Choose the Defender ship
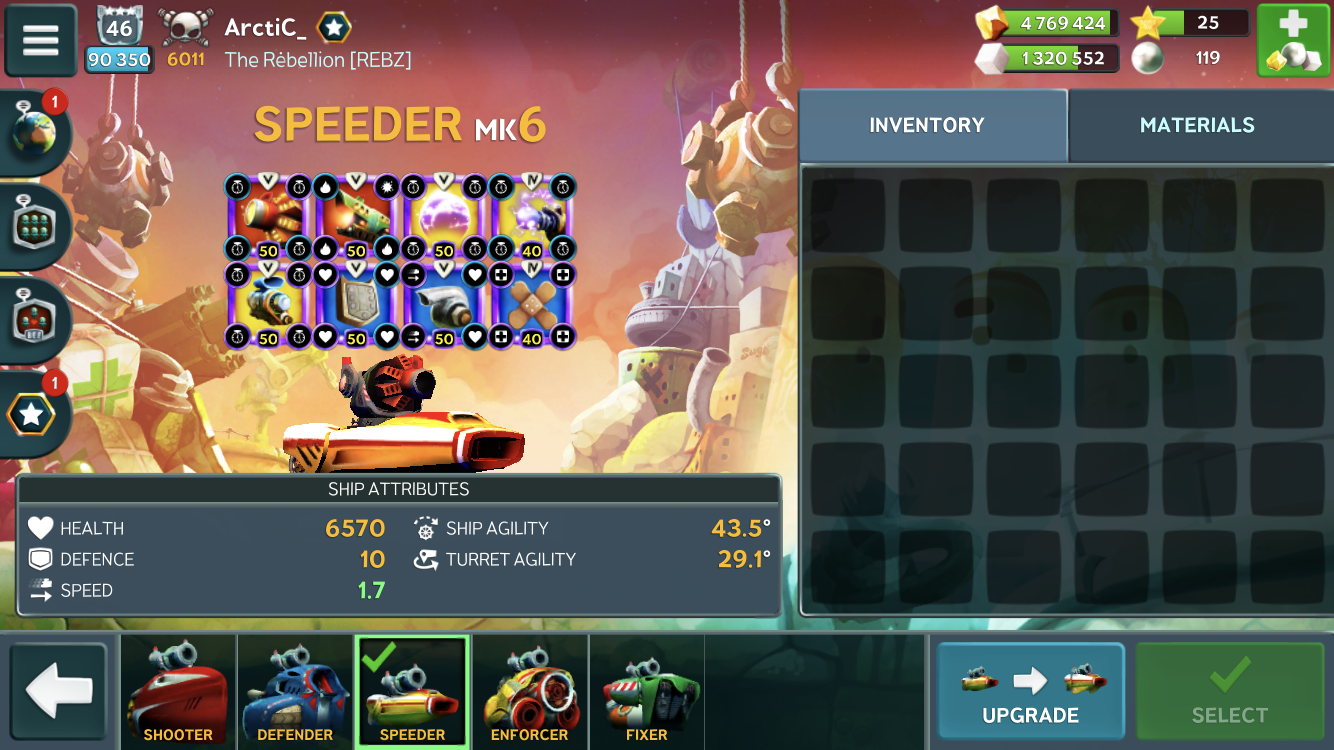The width and height of the screenshot is (1334, 750). click(295, 692)
